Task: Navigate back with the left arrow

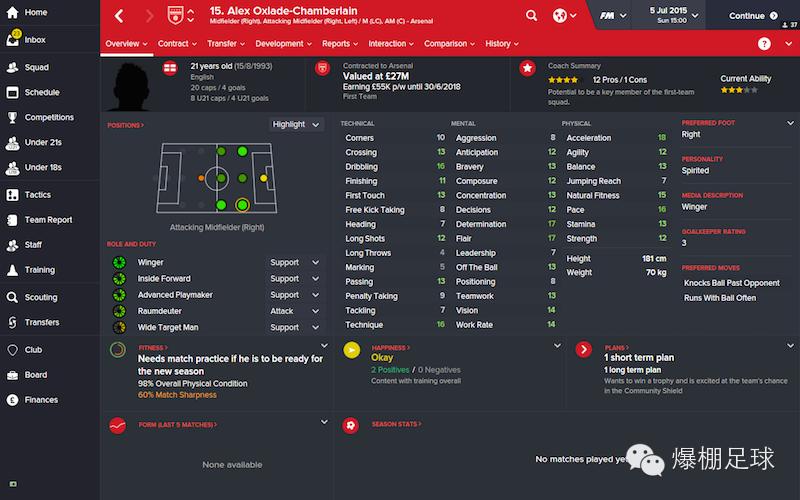Action: tap(120, 16)
